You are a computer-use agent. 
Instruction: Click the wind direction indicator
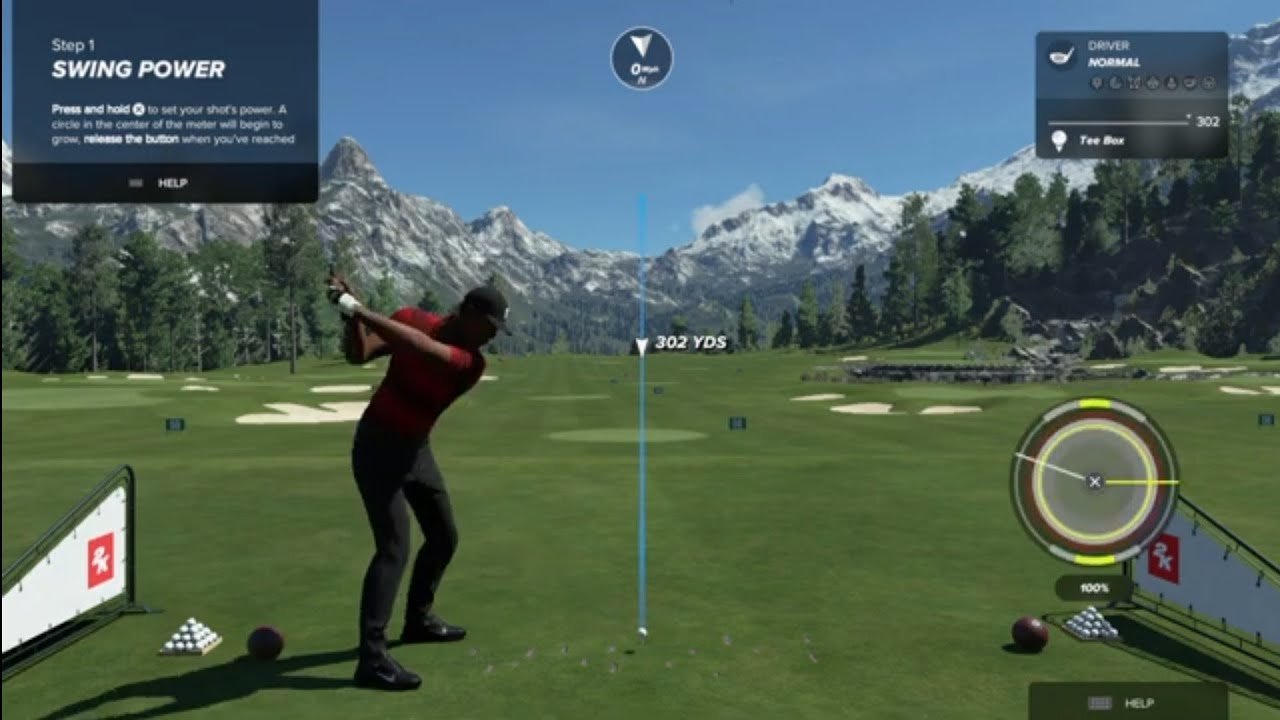[642, 58]
